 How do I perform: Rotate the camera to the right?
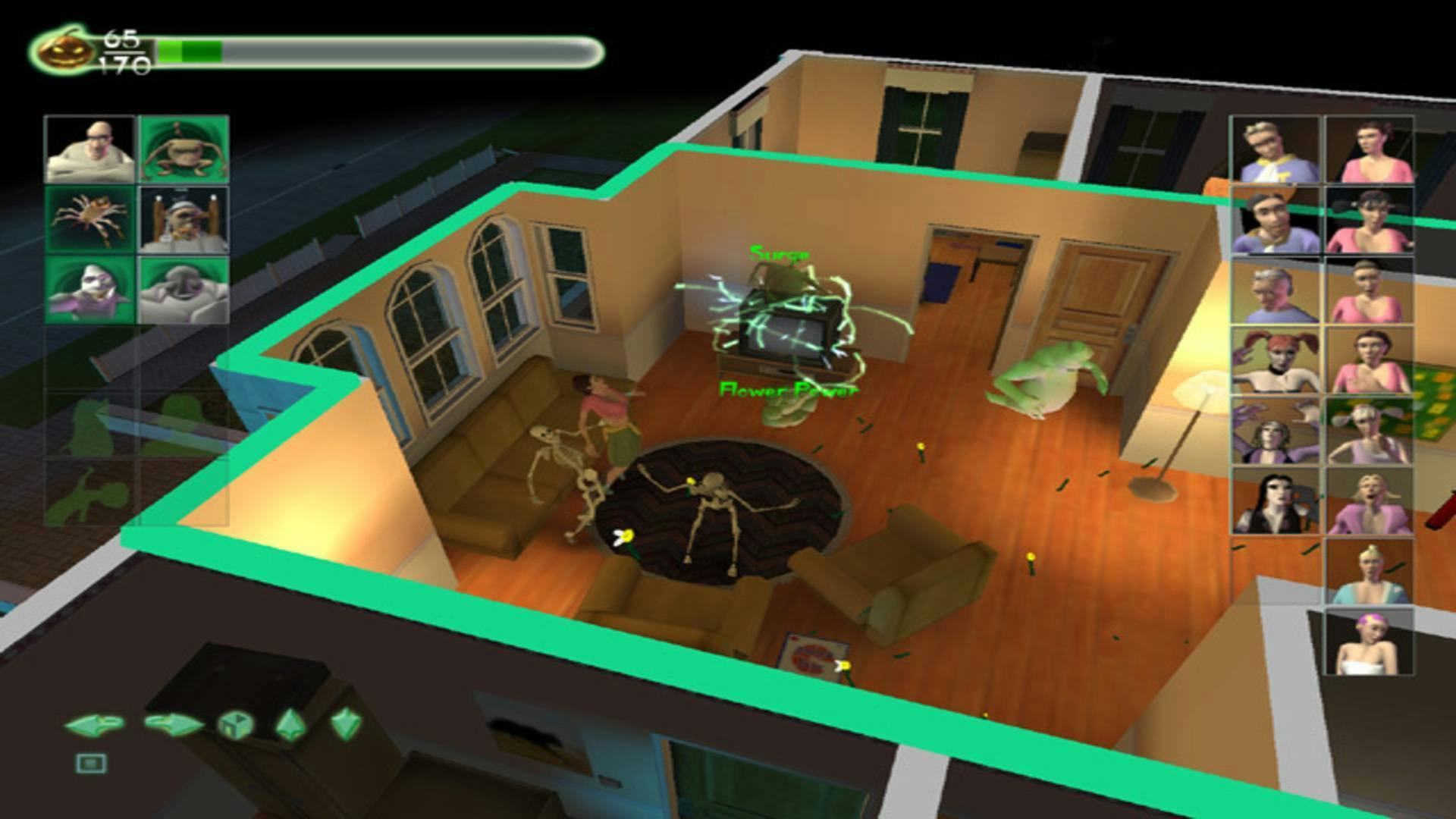pos(174,723)
